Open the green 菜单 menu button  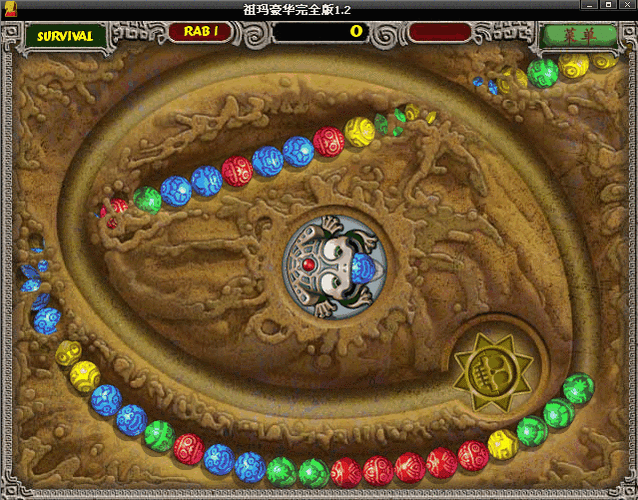pos(578,35)
